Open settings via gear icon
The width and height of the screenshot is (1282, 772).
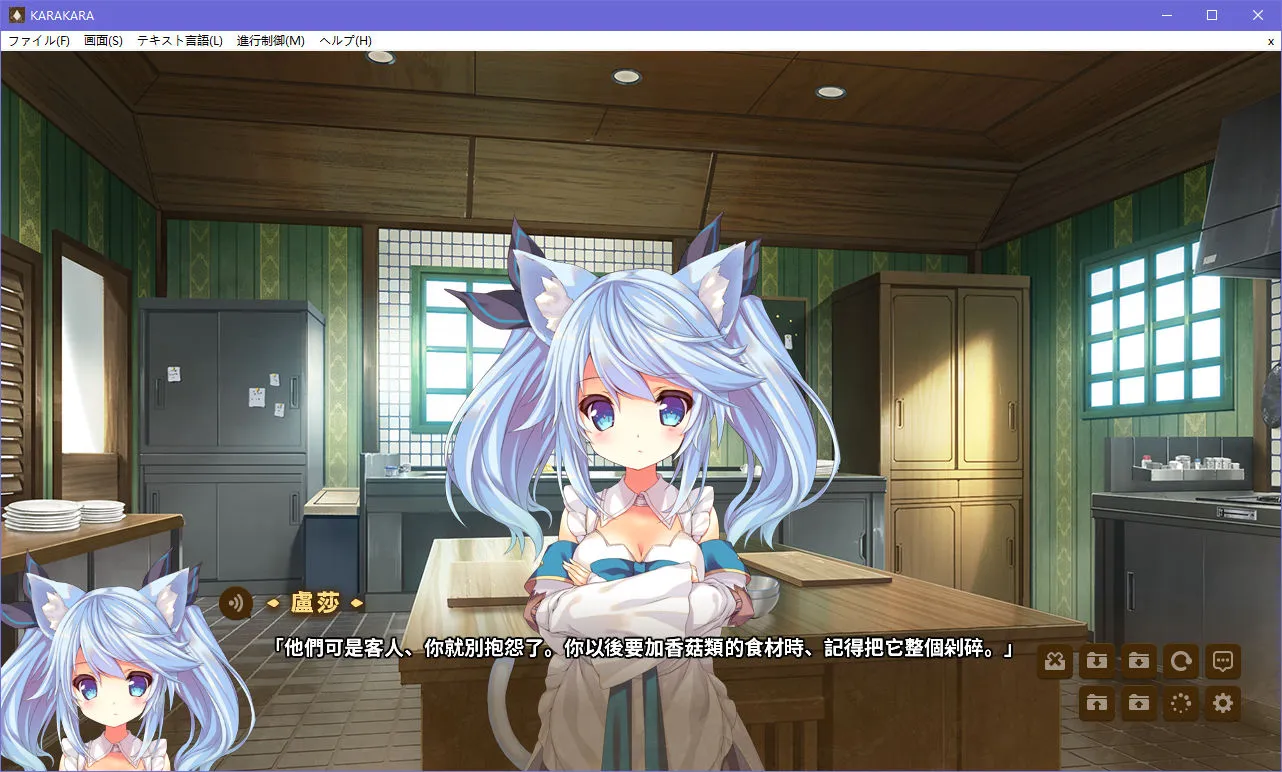[x=1222, y=704]
